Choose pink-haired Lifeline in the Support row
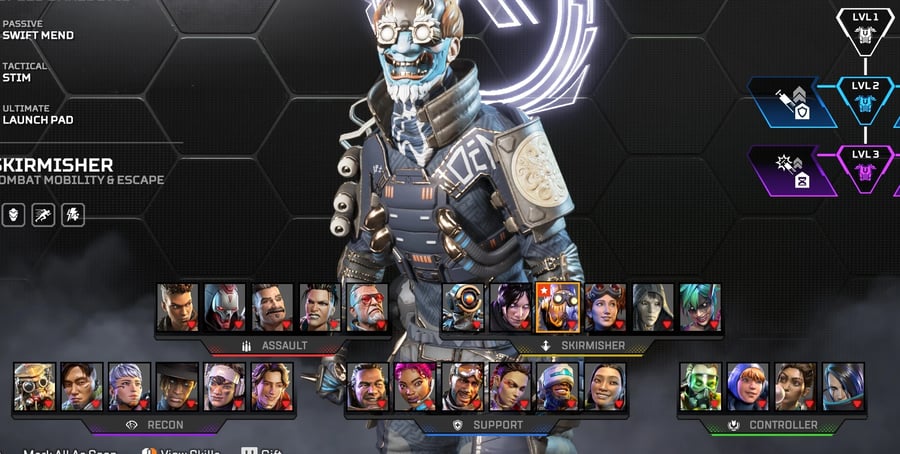900x454 pixels. tap(415, 386)
